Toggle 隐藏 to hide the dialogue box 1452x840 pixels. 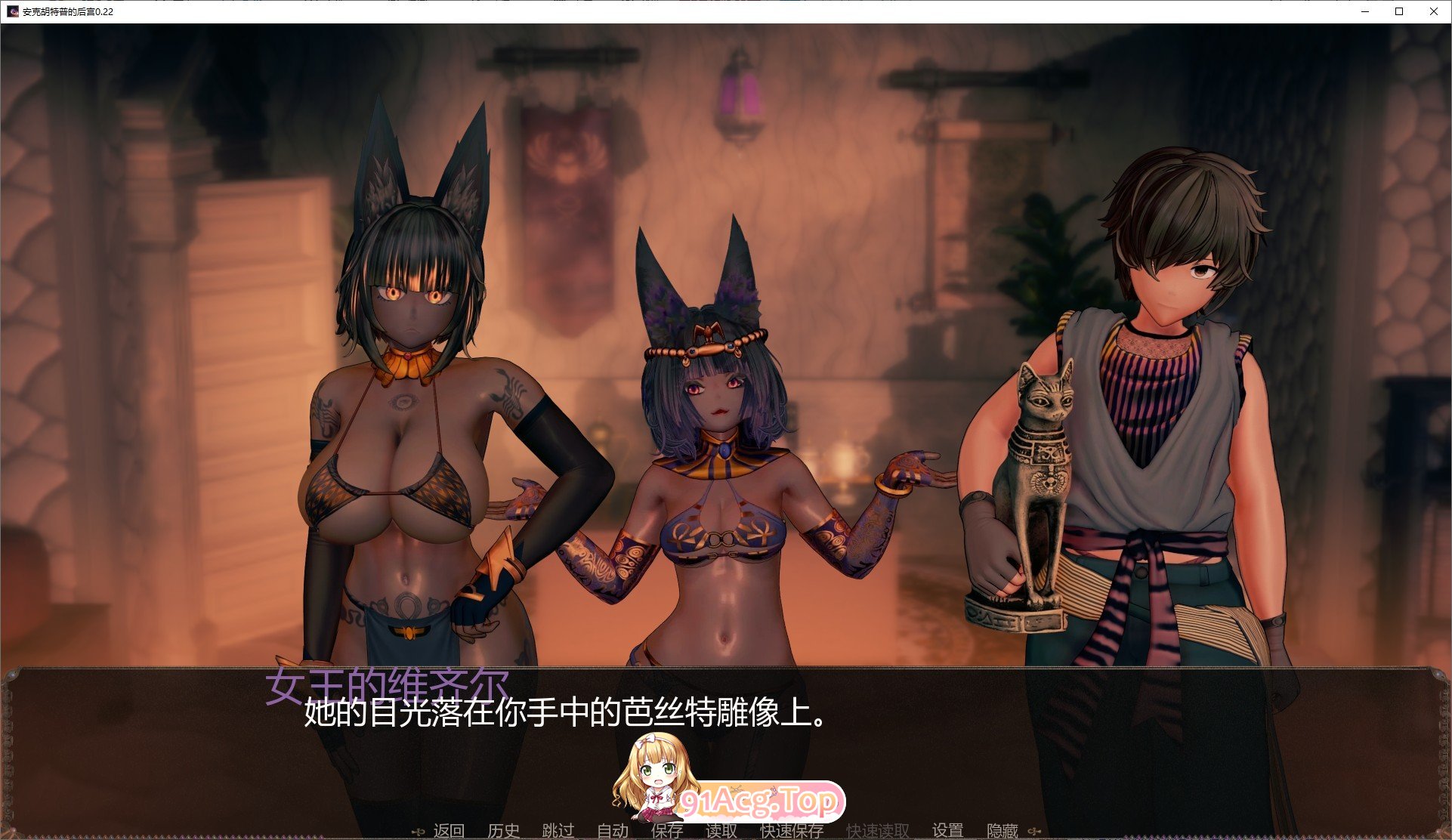1002,829
